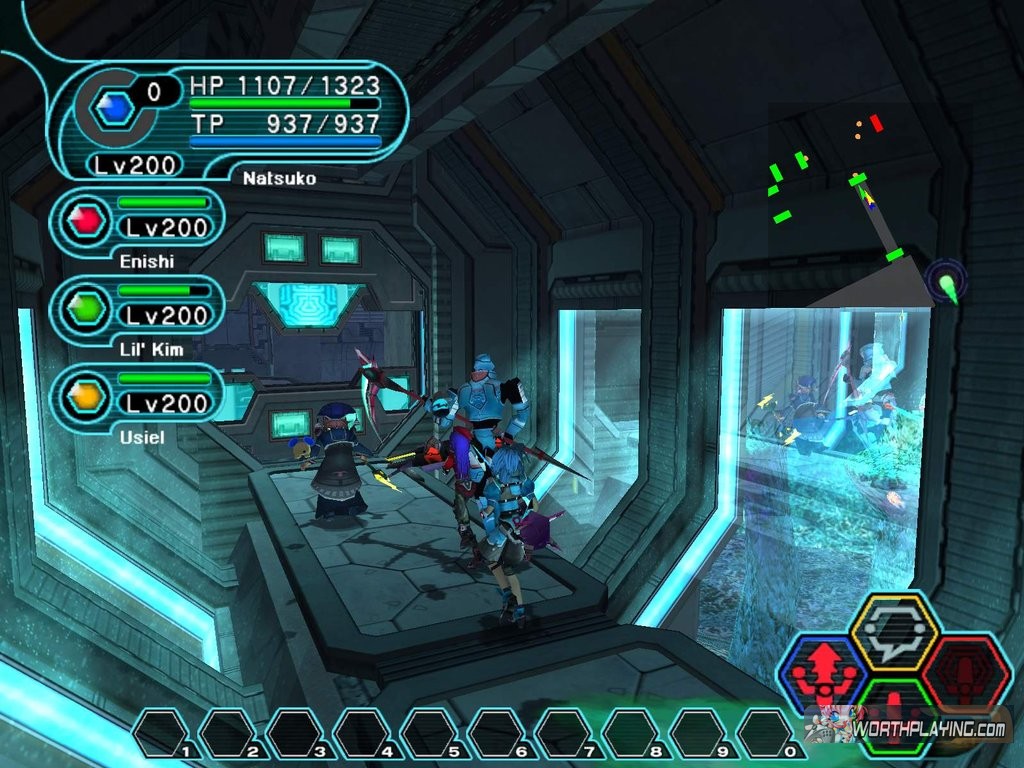Activate quick bar slot number 5
1024x768 pixels.
pyautogui.click(x=432, y=733)
